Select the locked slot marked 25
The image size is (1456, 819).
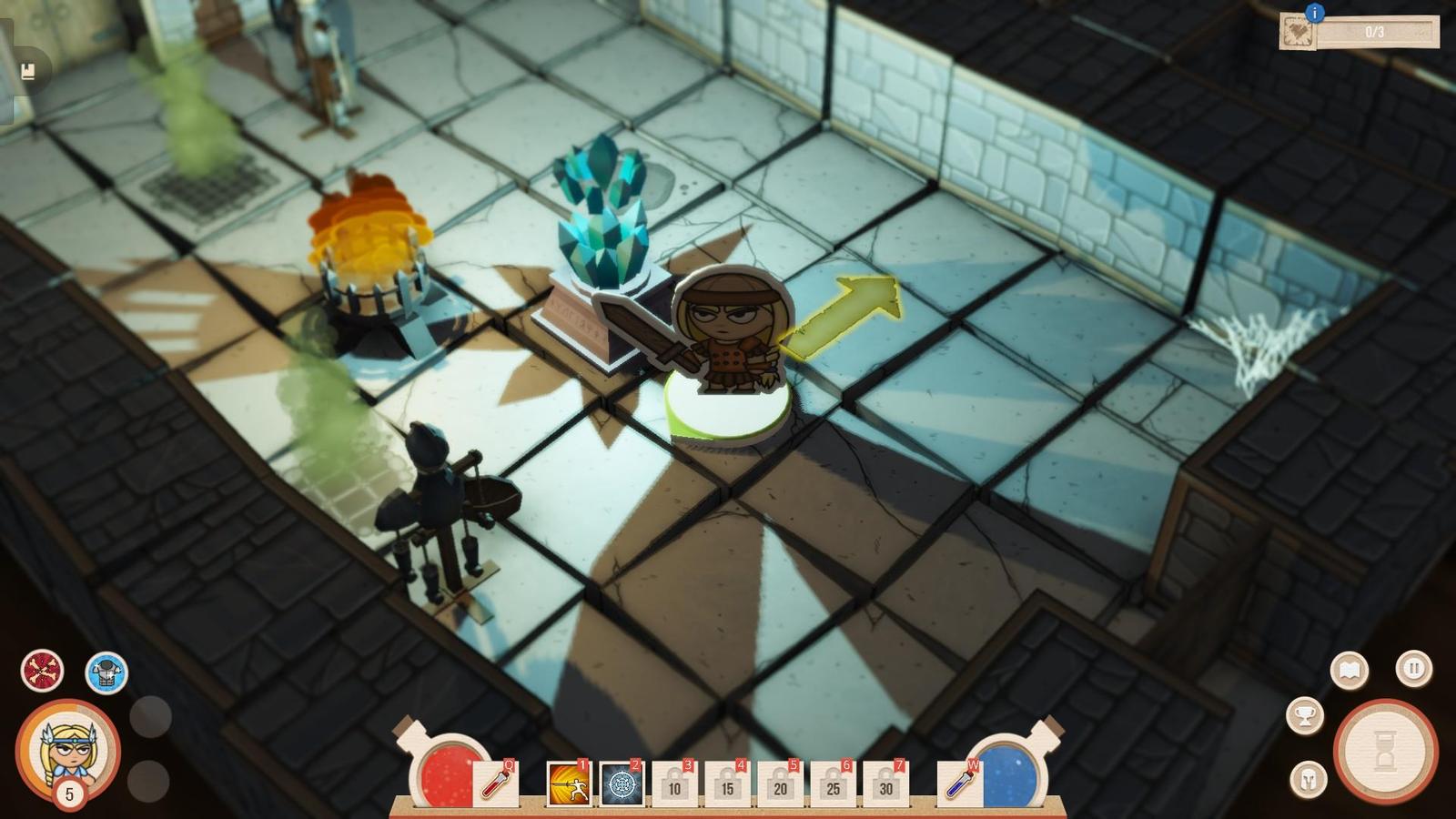[x=833, y=784]
